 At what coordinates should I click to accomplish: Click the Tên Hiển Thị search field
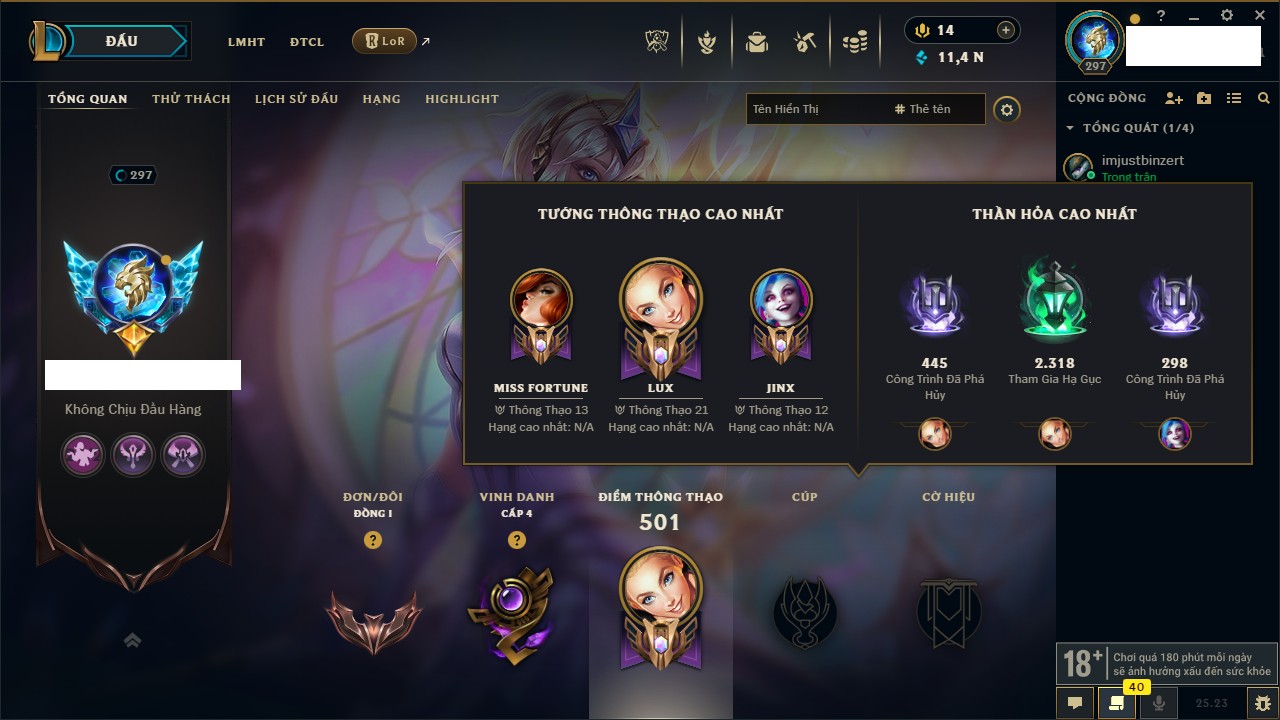tap(815, 109)
